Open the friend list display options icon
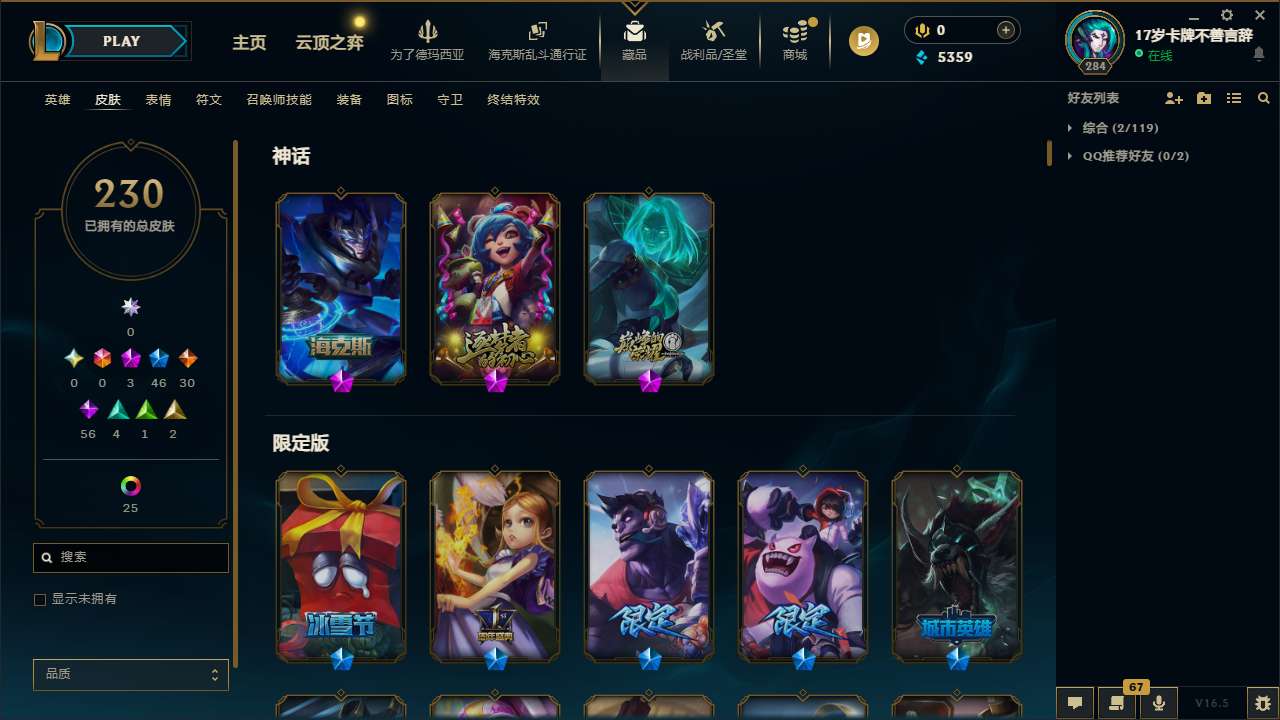This screenshot has width=1280, height=720. 1233,97
